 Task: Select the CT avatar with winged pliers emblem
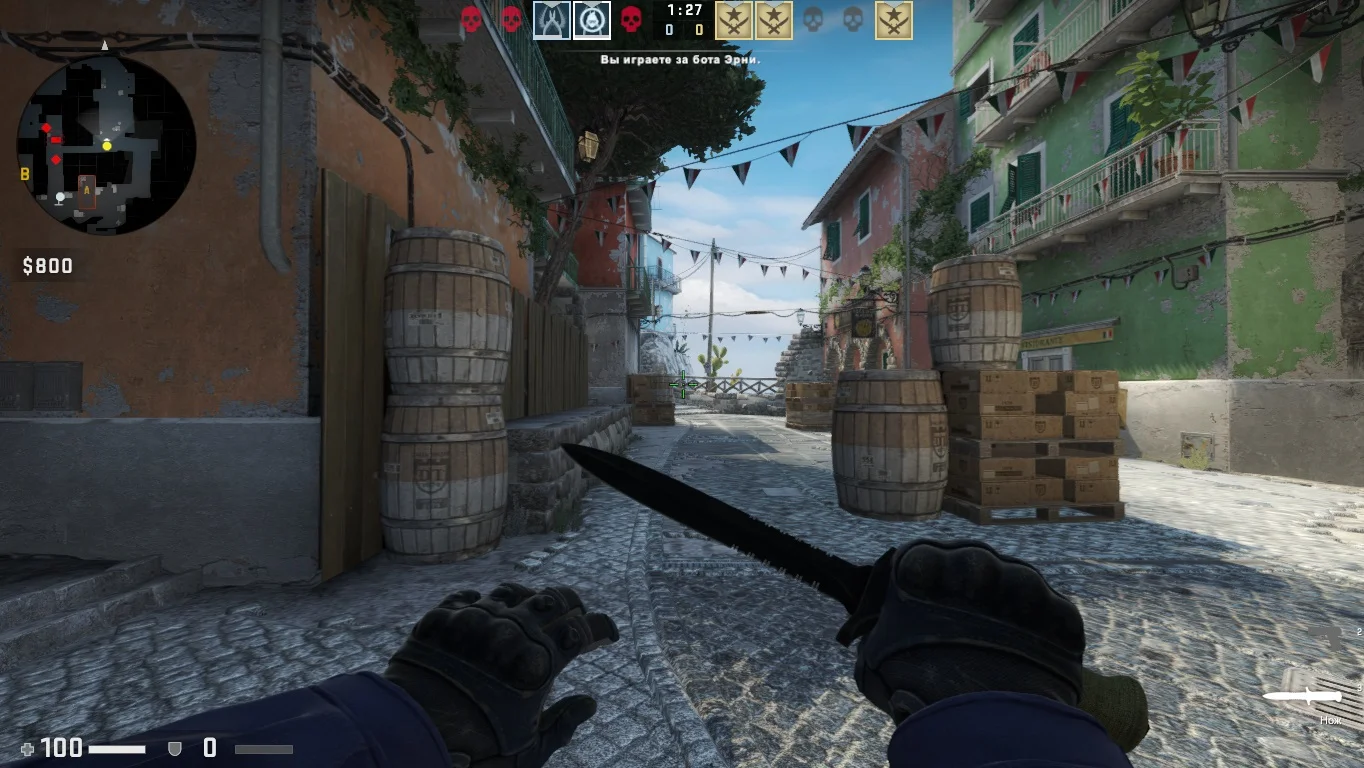(x=551, y=20)
